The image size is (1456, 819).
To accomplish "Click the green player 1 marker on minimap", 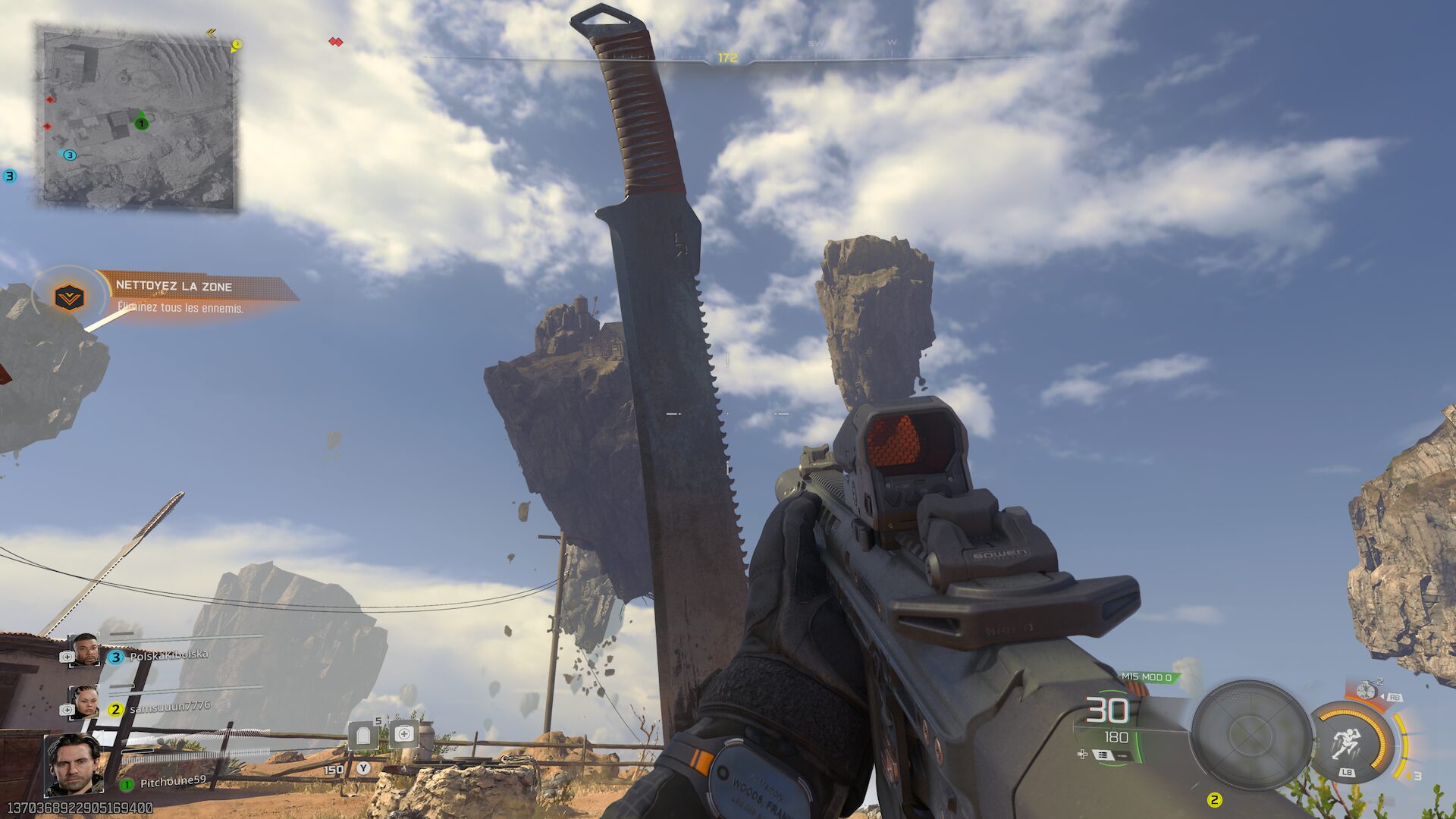I will coord(141,123).
